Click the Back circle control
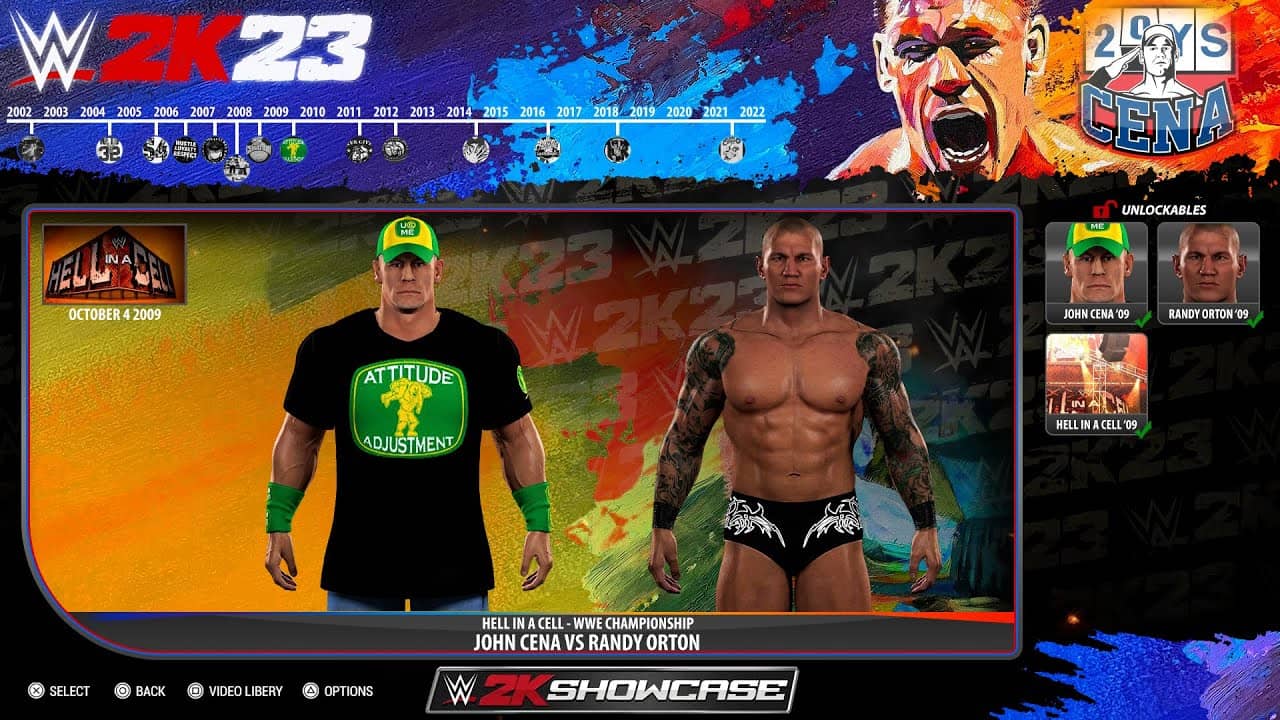 (121, 691)
